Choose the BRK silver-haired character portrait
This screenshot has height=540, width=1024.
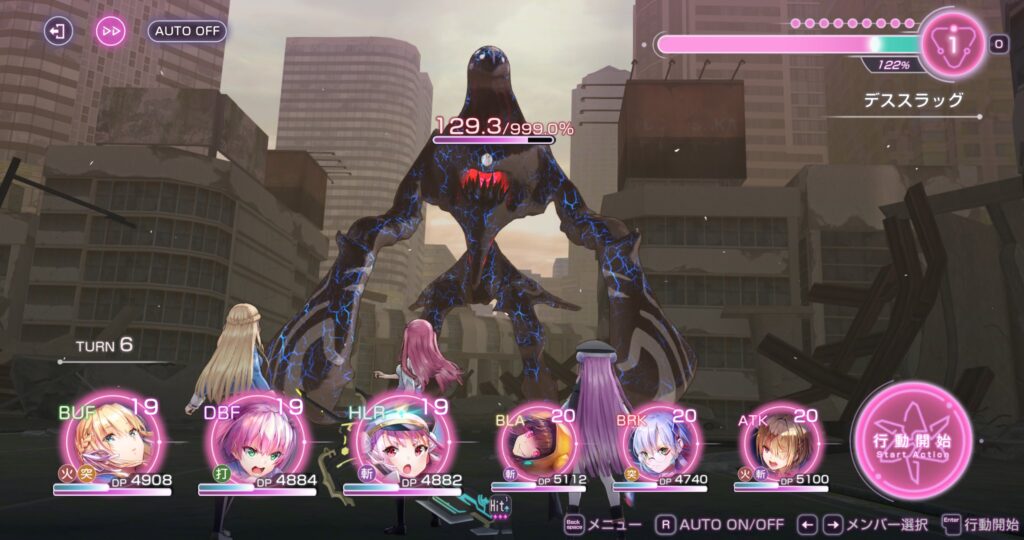click(656, 441)
